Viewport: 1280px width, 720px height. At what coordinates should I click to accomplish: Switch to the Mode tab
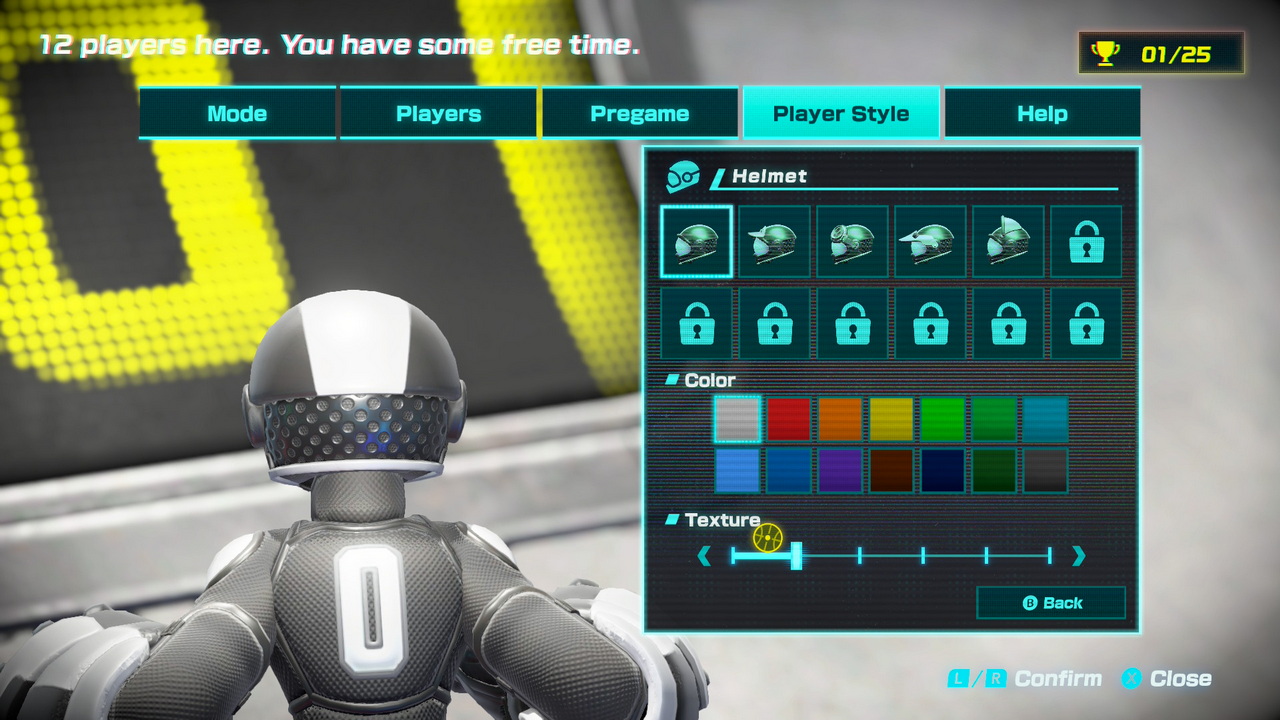coord(237,113)
